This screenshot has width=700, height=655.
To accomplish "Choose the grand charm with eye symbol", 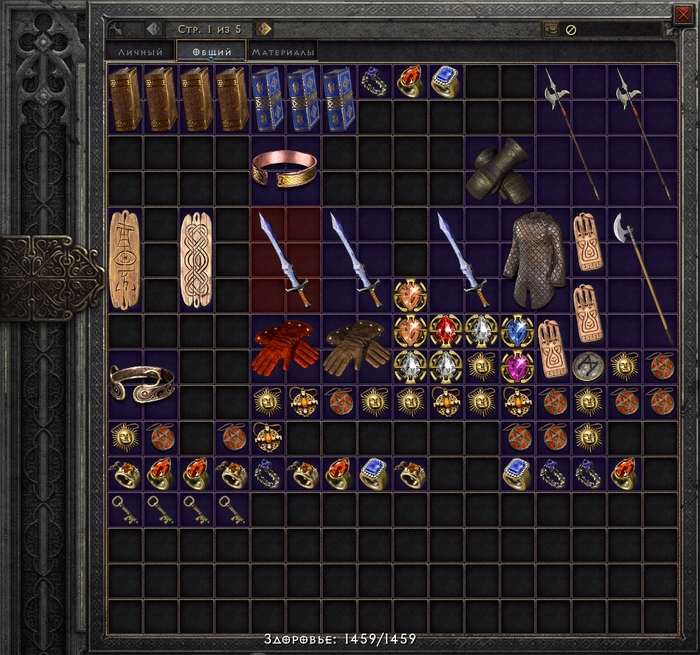I will pyautogui.click(x=125, y=258).
